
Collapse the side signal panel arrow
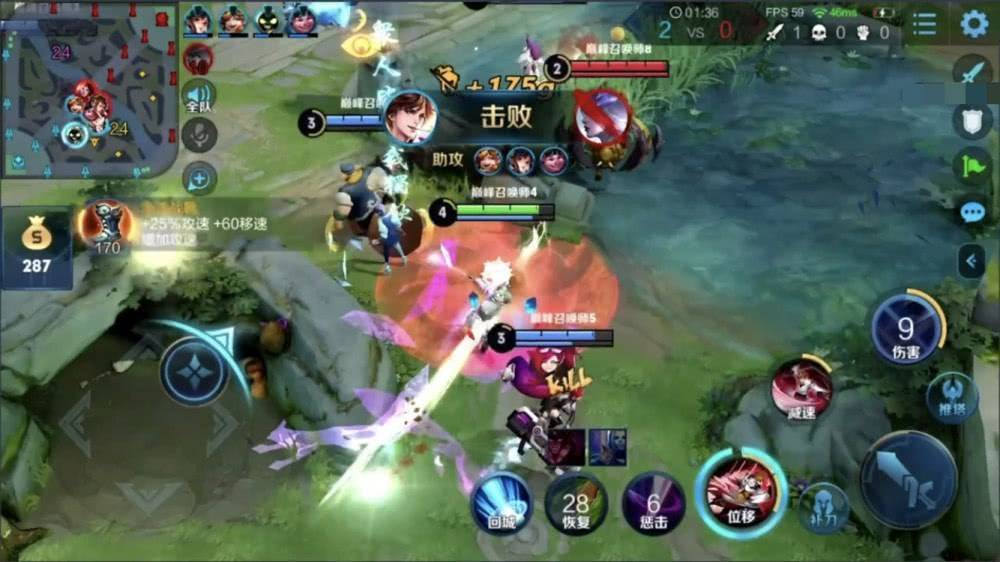point(971,261)
